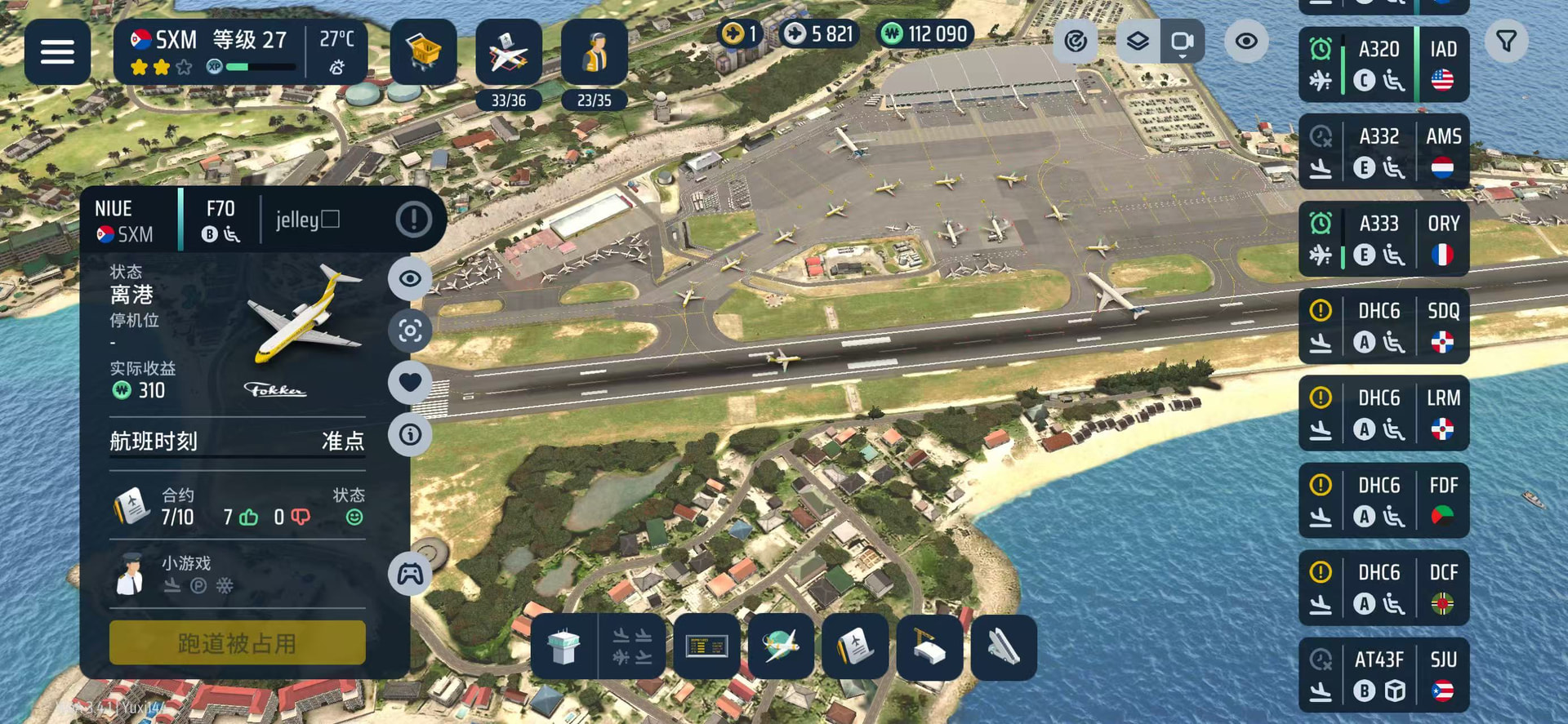The height and width of the screenshot is (724, 1568).
Task: Open the shopping cart store
Action: coord(423,52)
